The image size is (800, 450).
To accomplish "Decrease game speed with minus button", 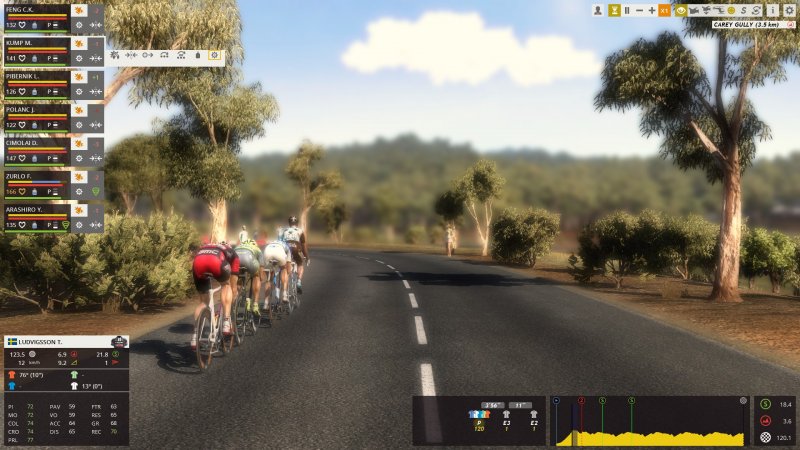I will tap(639, 10).
